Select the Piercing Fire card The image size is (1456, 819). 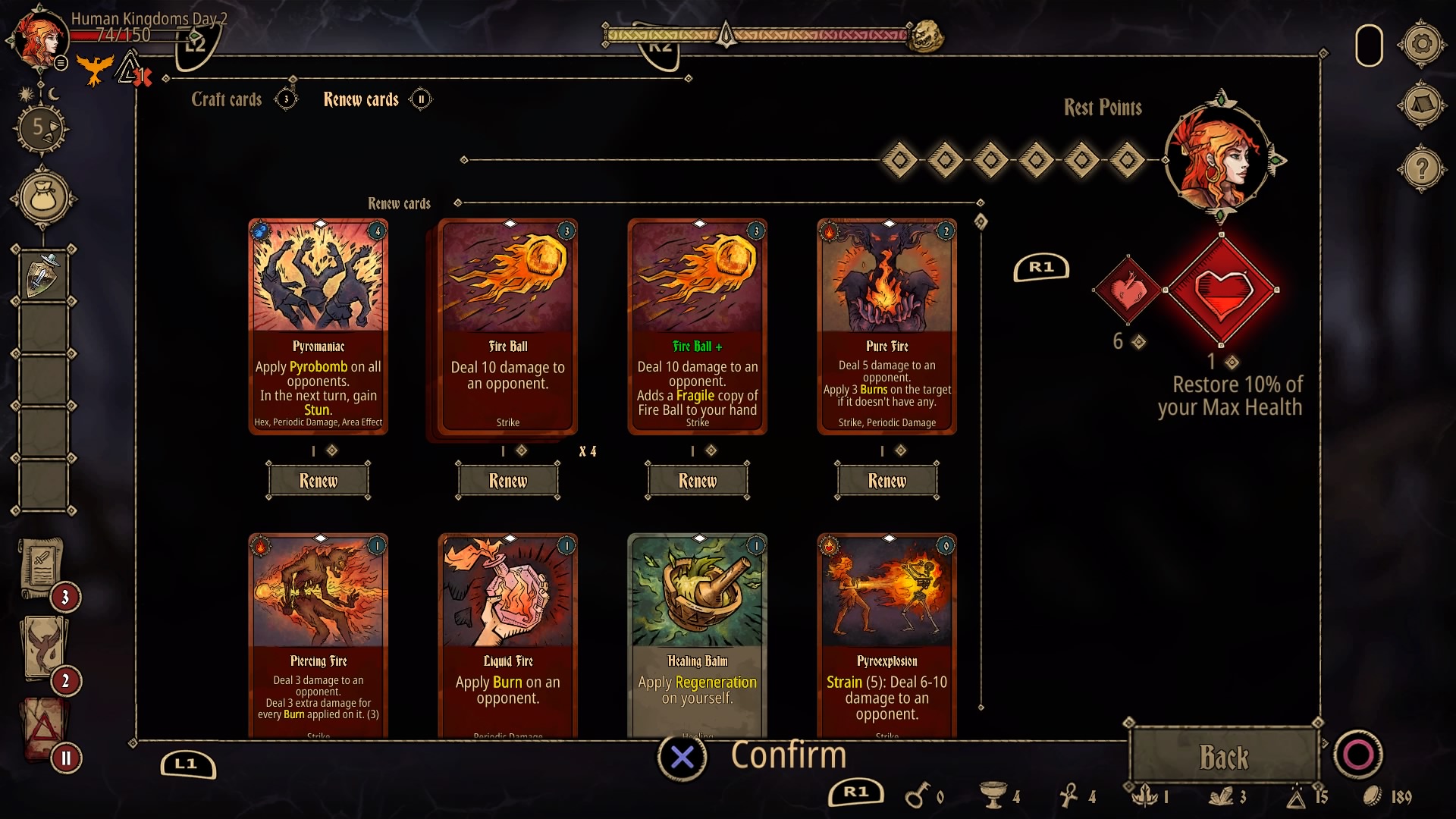point(318,635)
